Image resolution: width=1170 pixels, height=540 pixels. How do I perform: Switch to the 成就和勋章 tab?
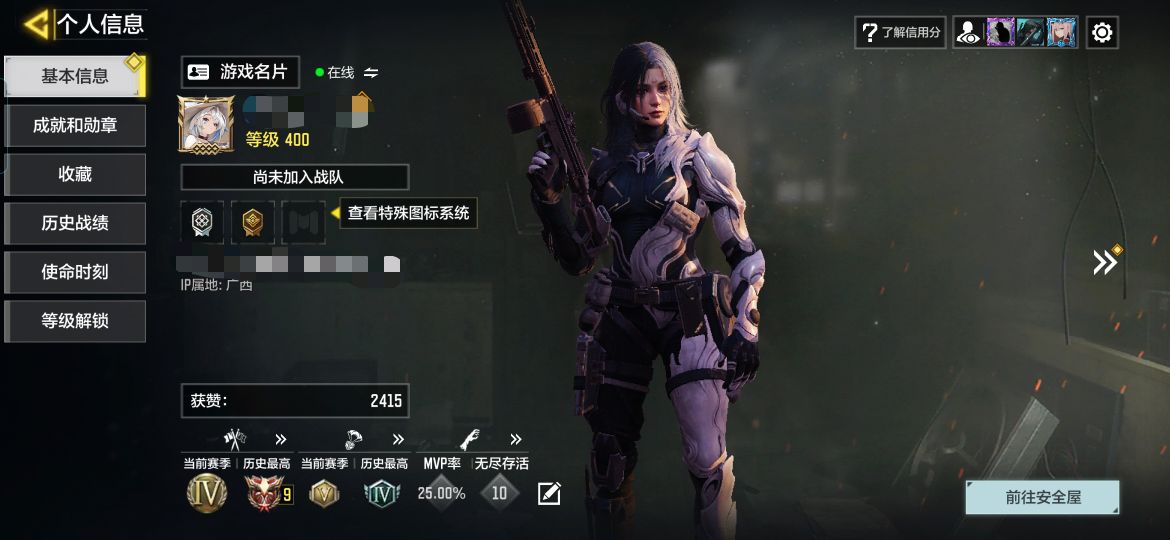(x=75, y=125)
